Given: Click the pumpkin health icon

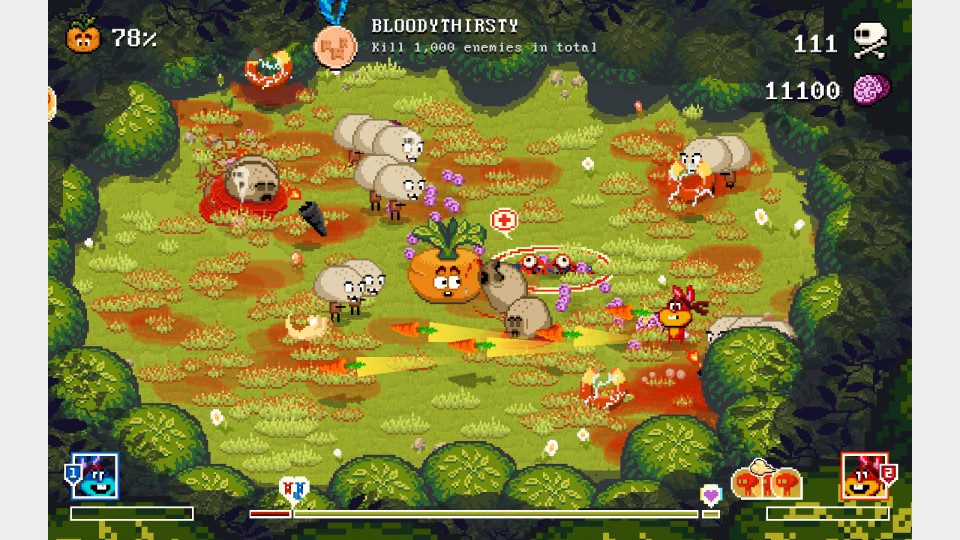Looking at the screenshot, I should point(84,37).
